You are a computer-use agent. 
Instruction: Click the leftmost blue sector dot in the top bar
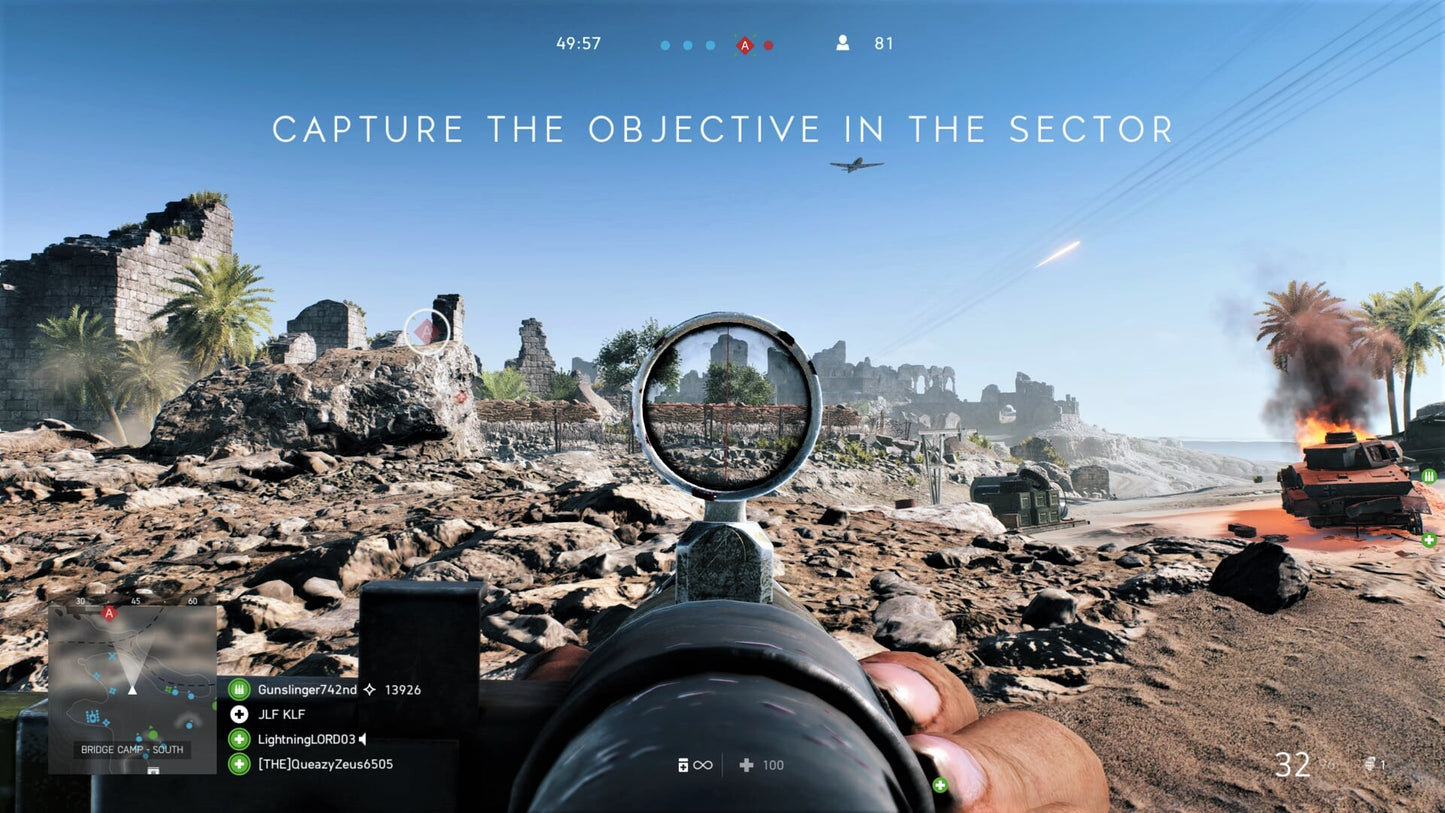(663, 45)
